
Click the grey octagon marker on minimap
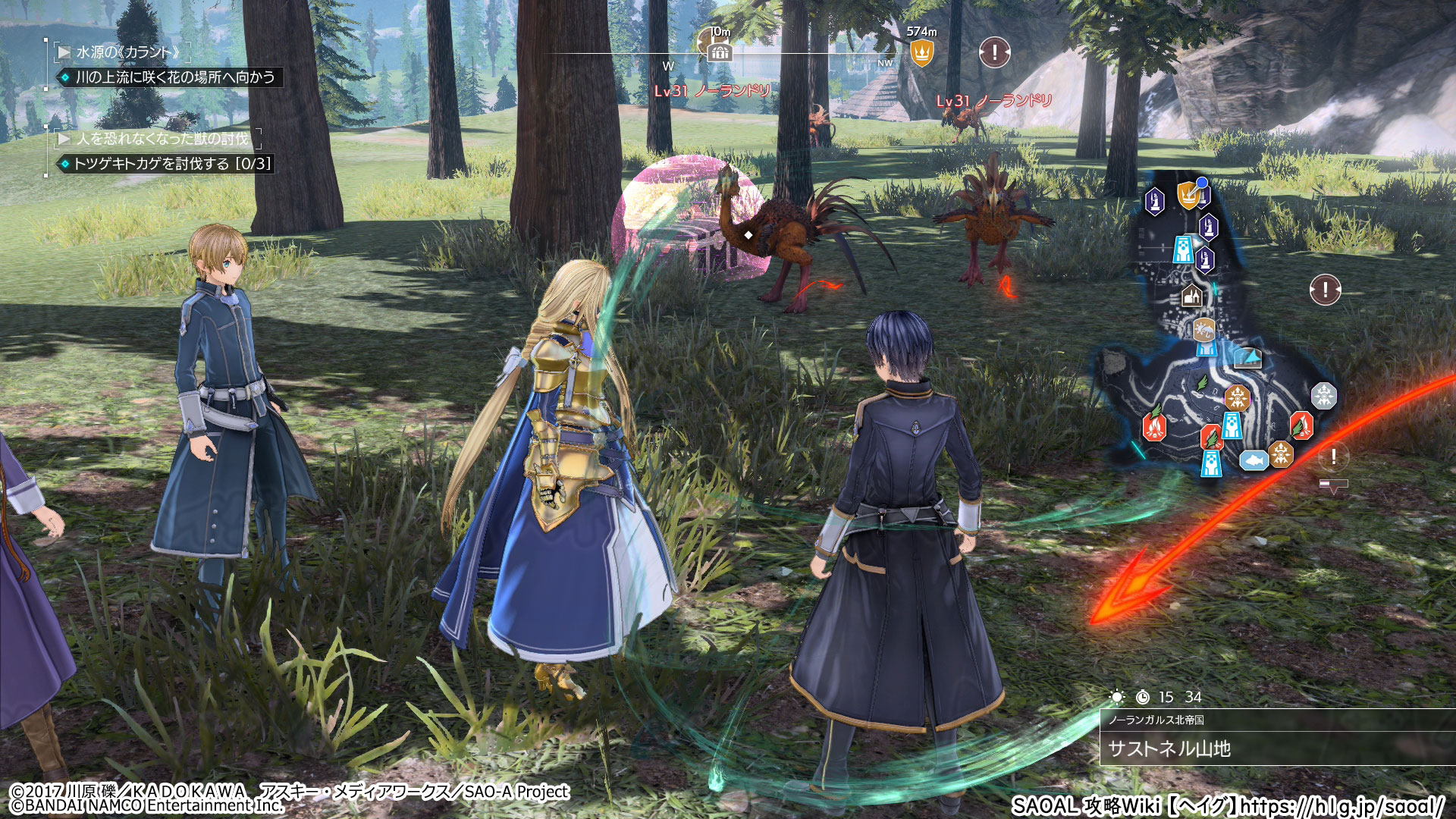pos(1323,395)
